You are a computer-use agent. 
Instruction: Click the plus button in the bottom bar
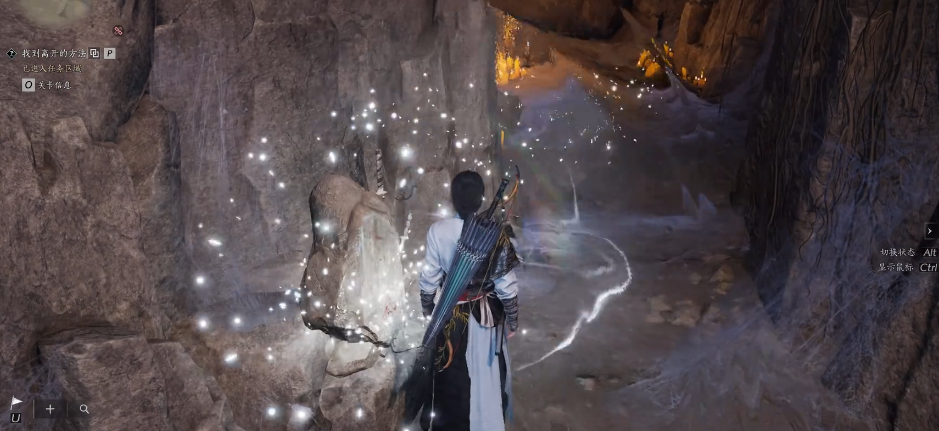pyautogui.click(x=50, y=409)
